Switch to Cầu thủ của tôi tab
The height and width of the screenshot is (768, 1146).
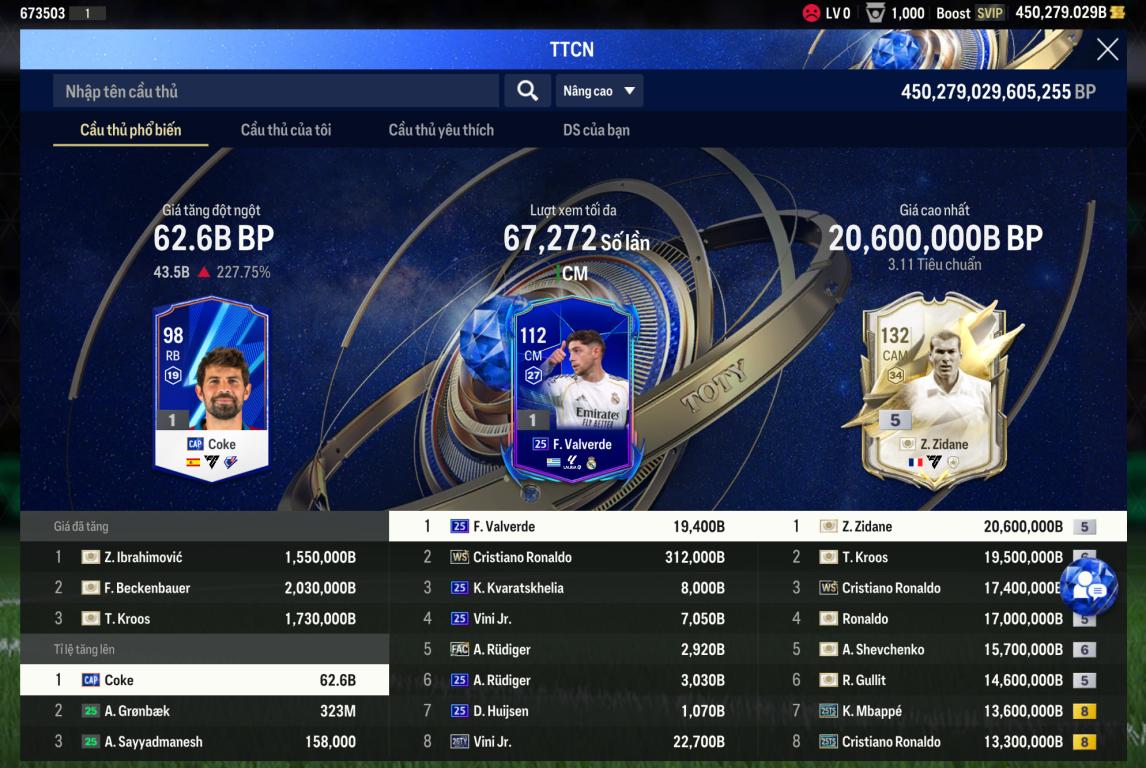click(x=286, y=130)
